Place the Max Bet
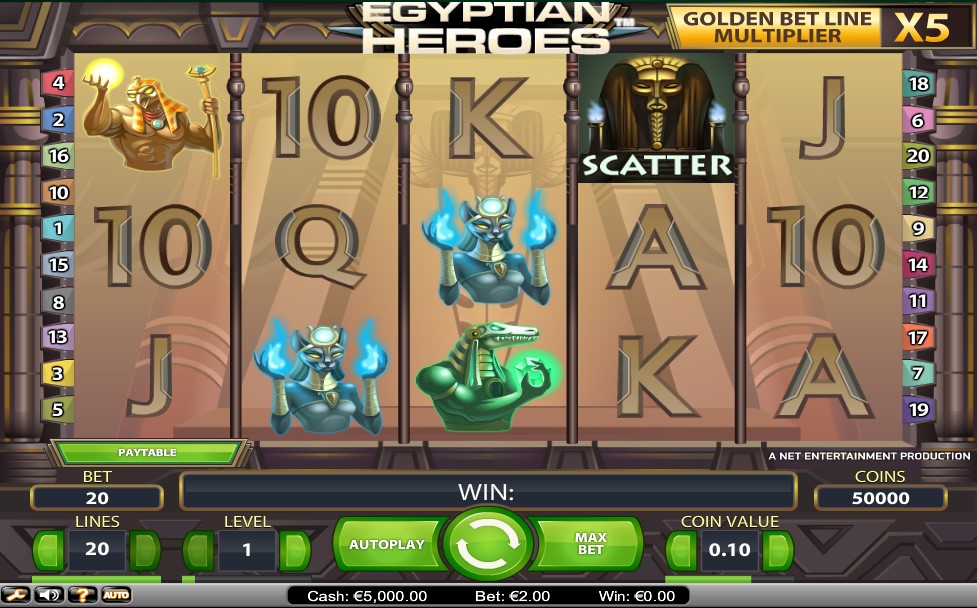Image resolution: width=977 pixels, height=608 pixels. (591, 545)
